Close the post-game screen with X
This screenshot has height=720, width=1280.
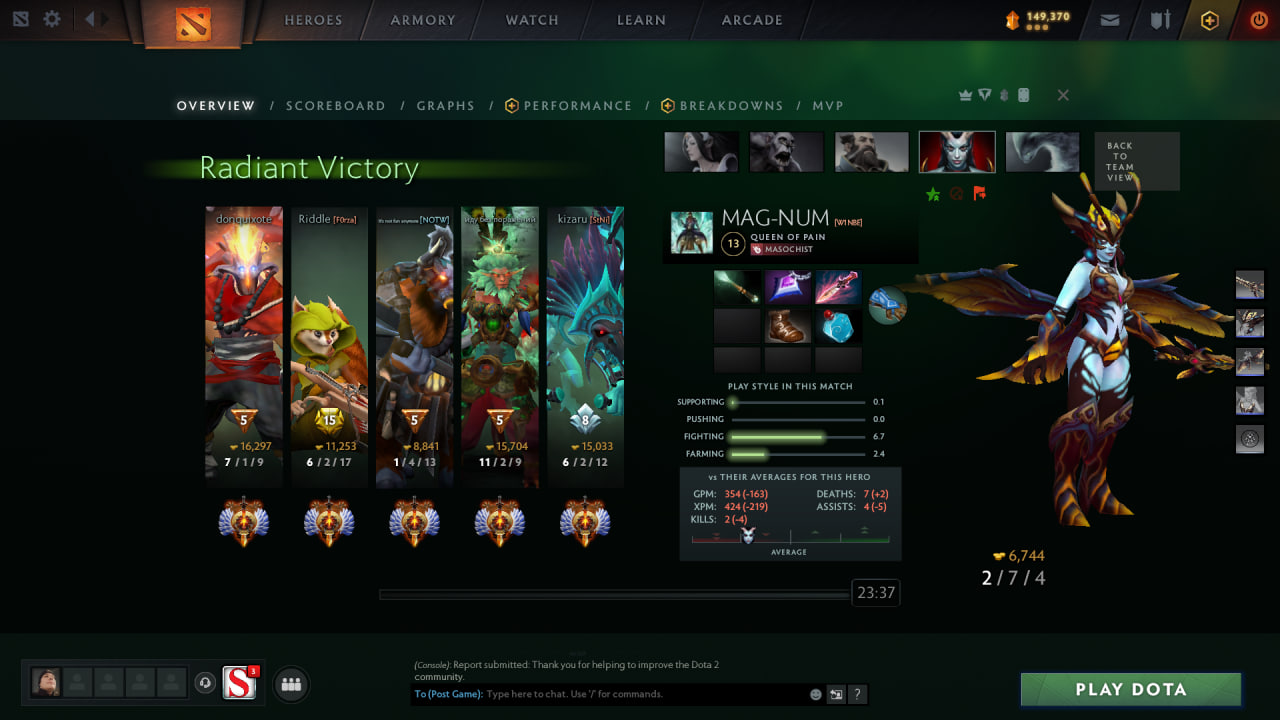coord(1063,95)
